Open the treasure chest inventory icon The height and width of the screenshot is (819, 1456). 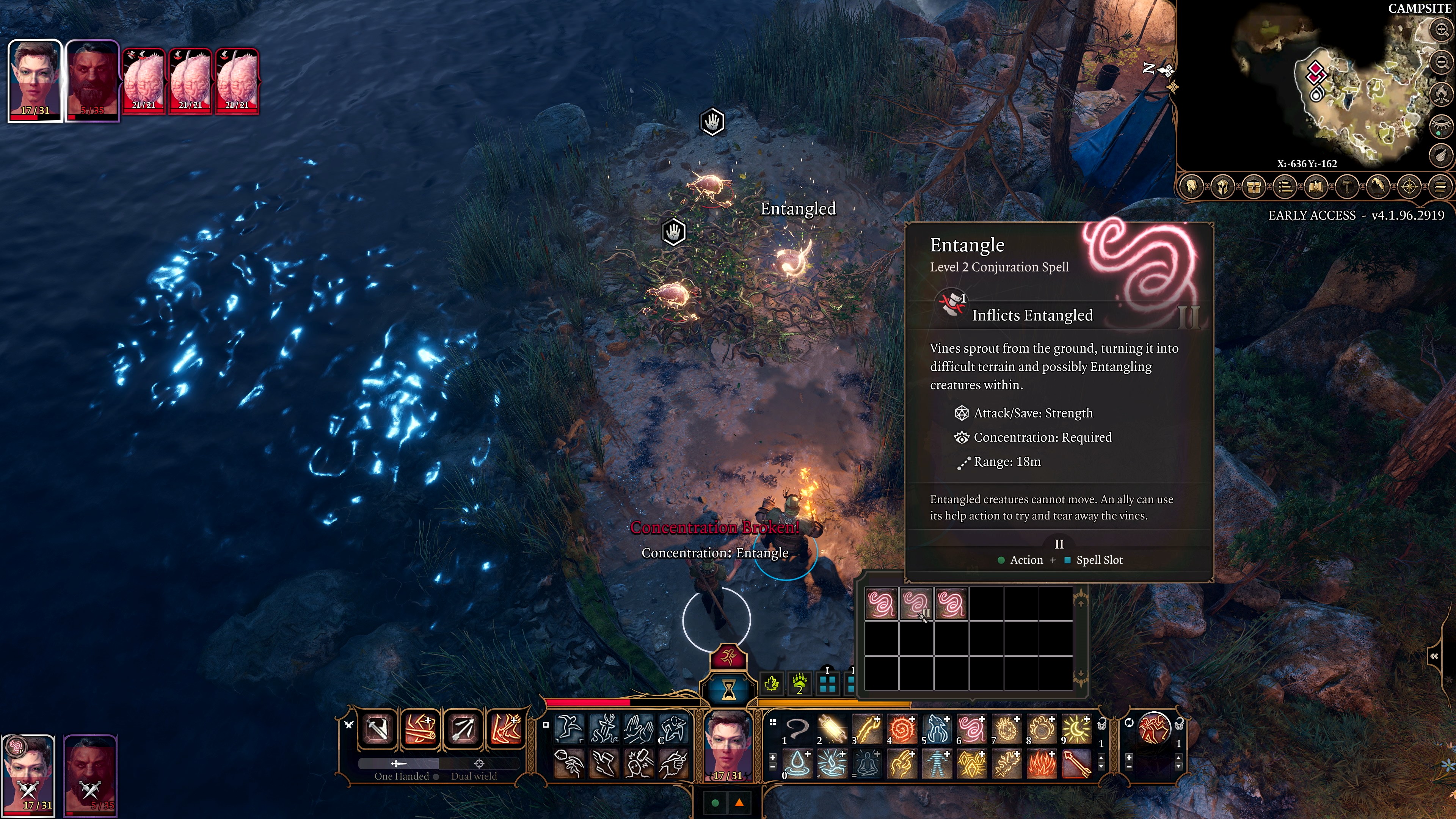tap(1254, 187)
